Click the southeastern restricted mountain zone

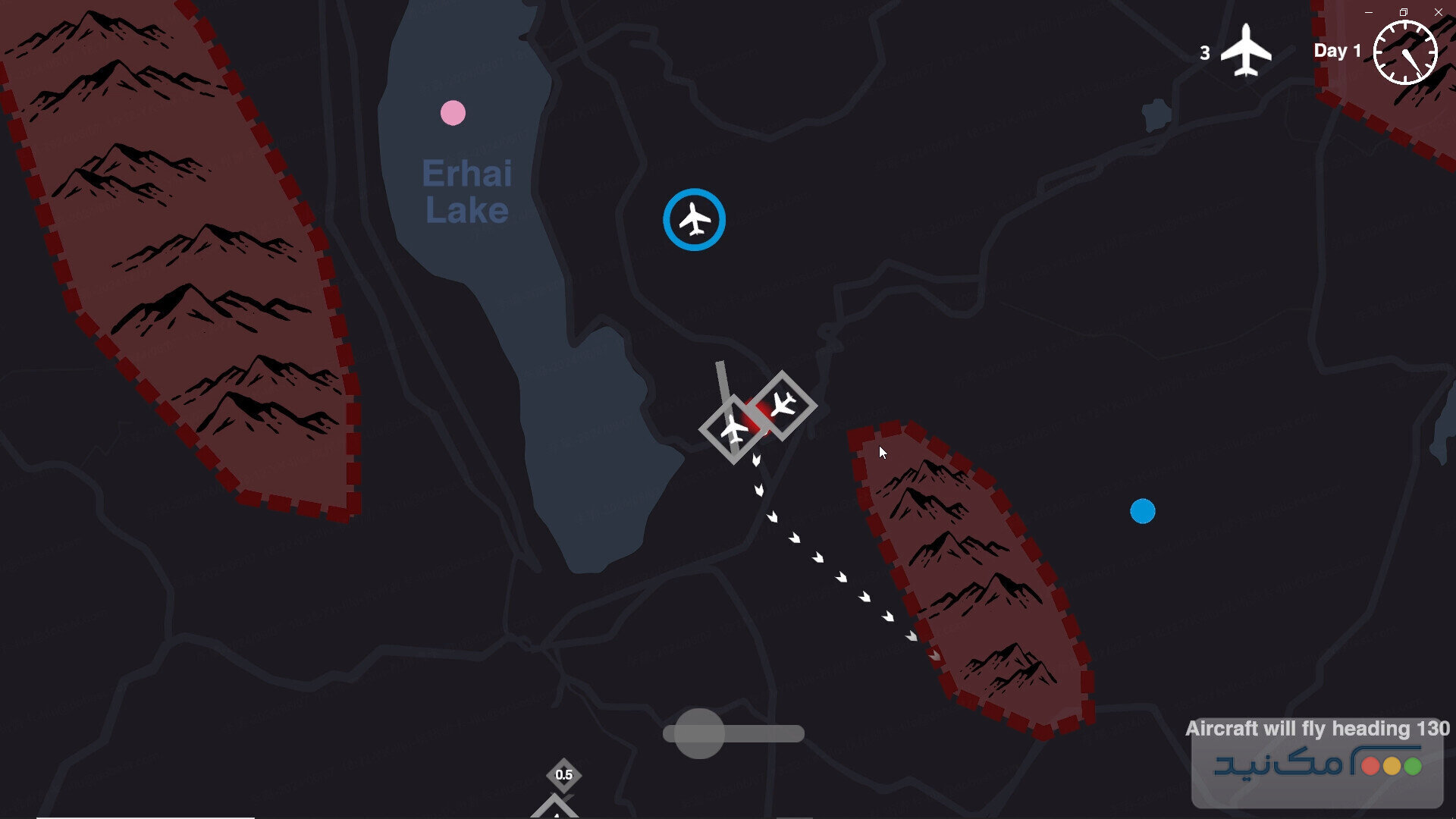pos(971,584)
